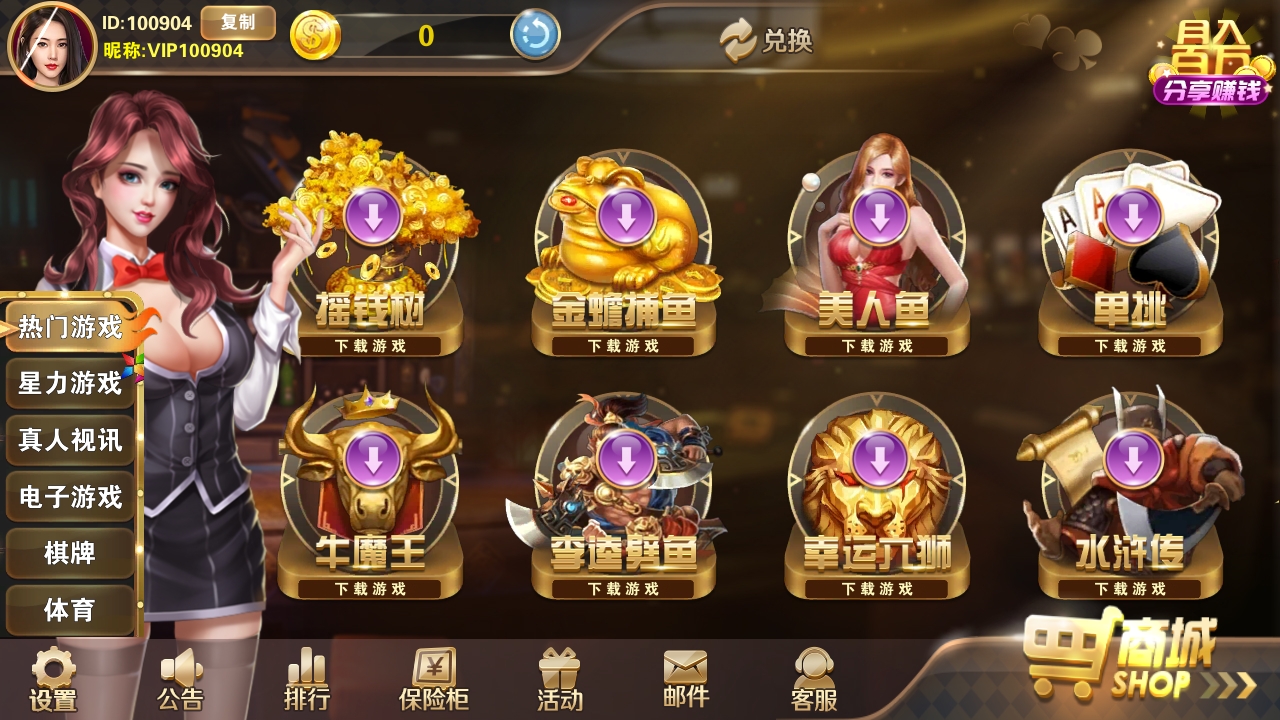Refresh the gold coin balance
Image resolution: width=1280 pixels, height=720 pixels.
(535, 36)
